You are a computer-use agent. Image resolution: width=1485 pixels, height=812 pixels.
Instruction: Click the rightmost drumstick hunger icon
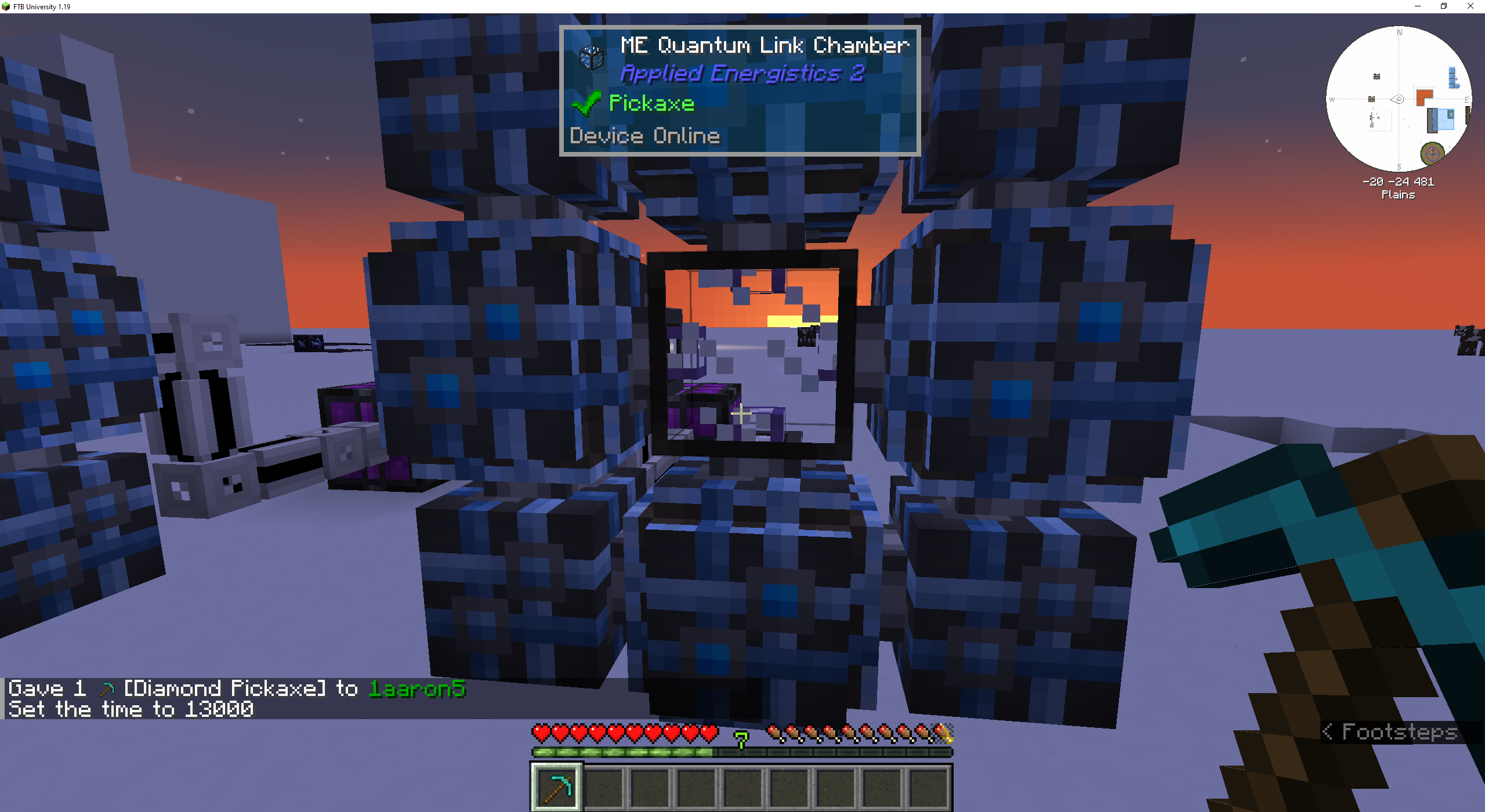tap(943, 732)
